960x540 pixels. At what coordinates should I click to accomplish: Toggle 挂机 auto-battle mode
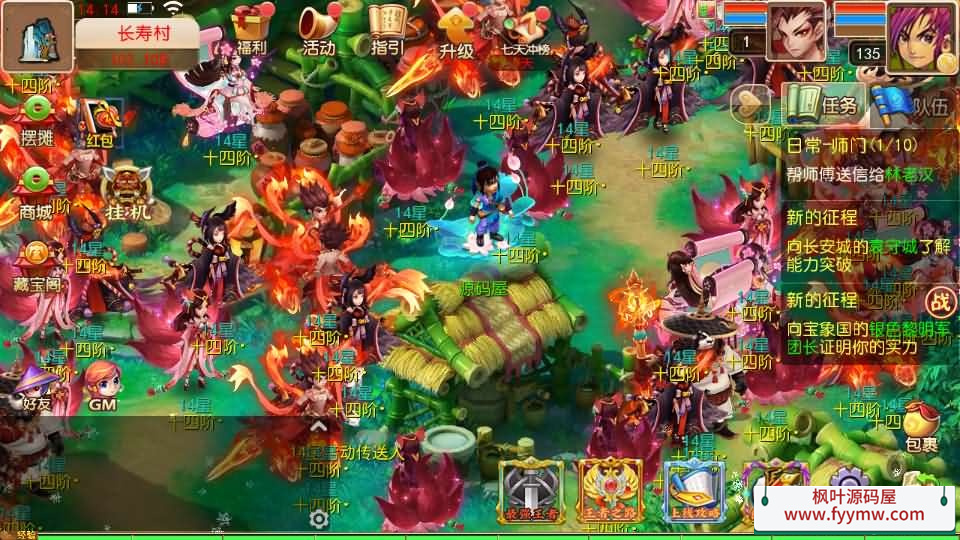127,190
